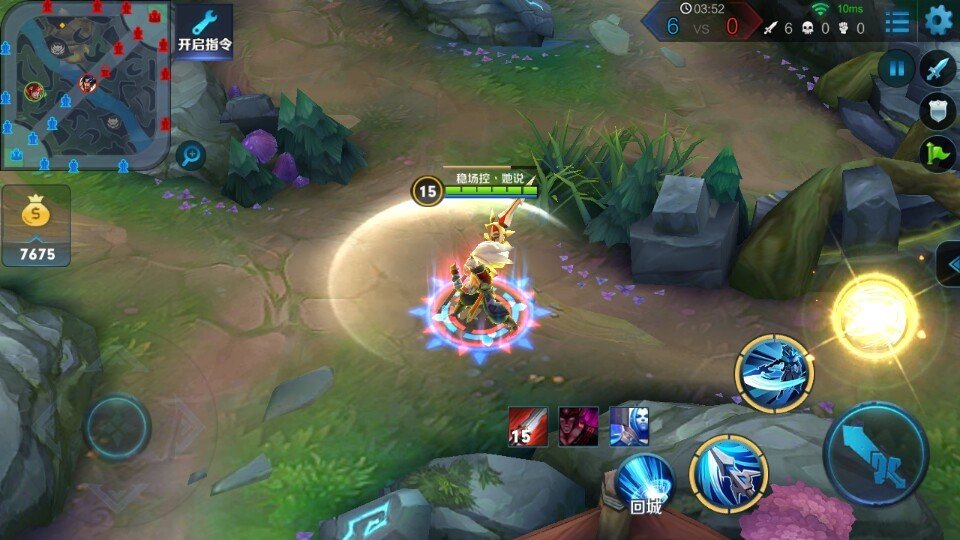Send the blue sword attack signal
960x540 pixels.
tap(938, 69)
